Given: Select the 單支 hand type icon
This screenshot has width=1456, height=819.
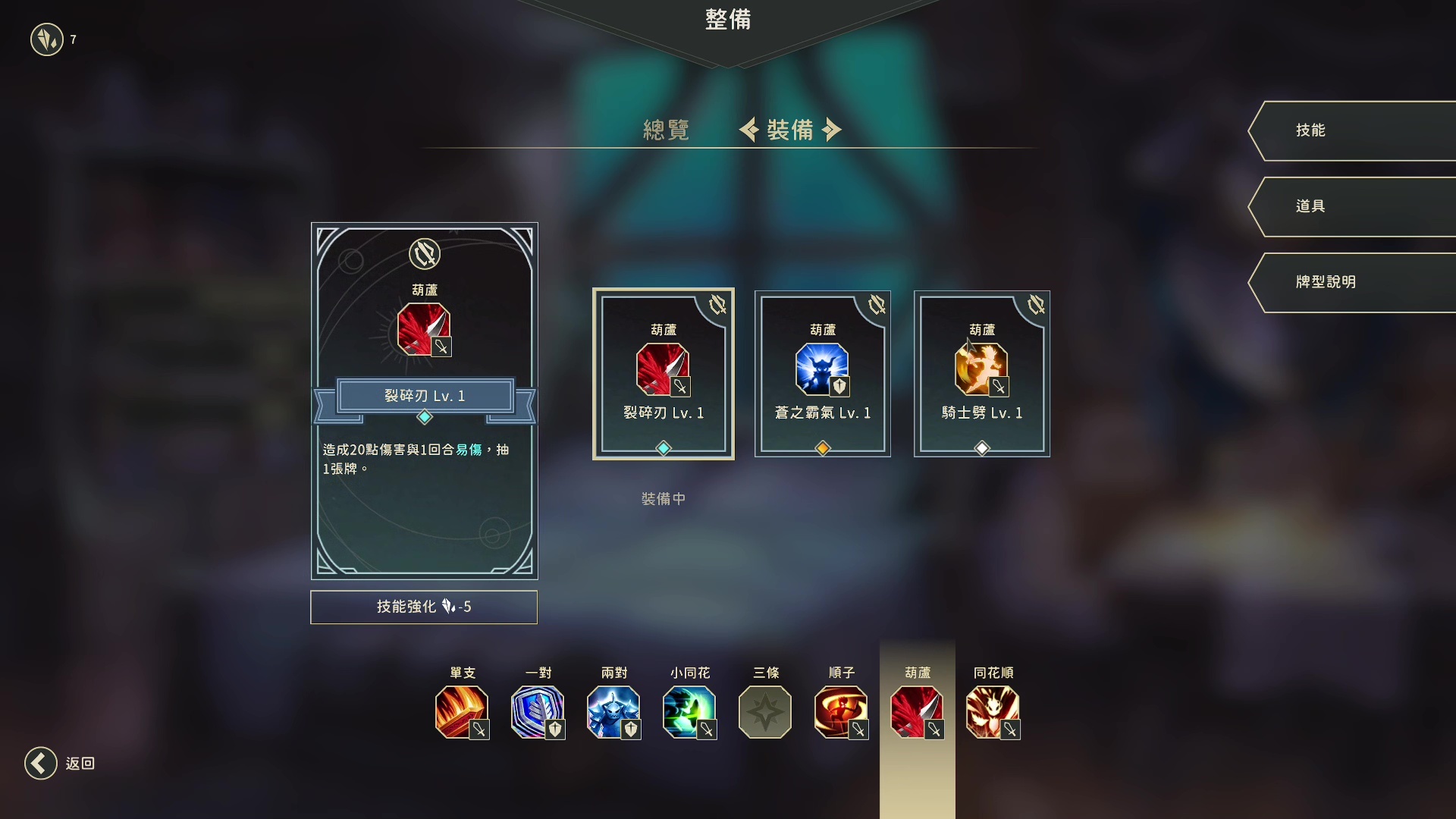Looking at the screenshot, I should click(462, 712).
